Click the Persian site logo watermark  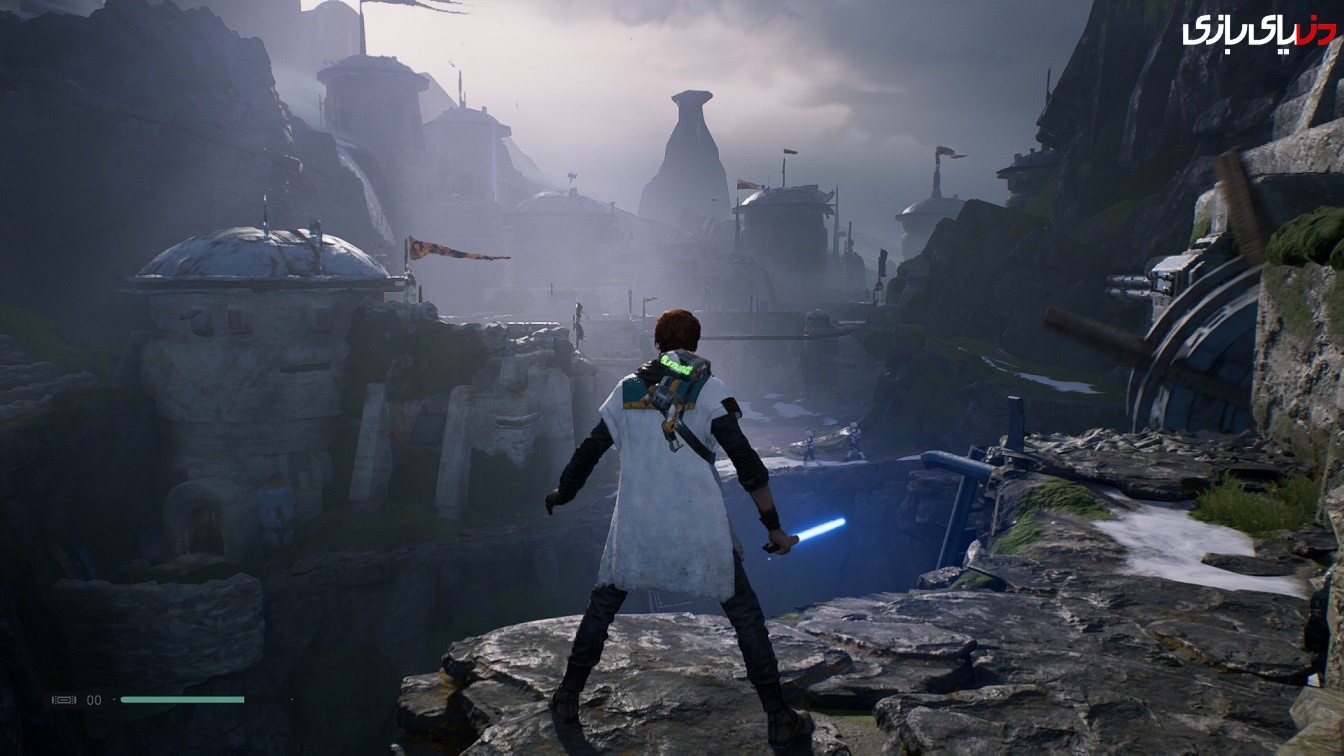coord(1258,30)
